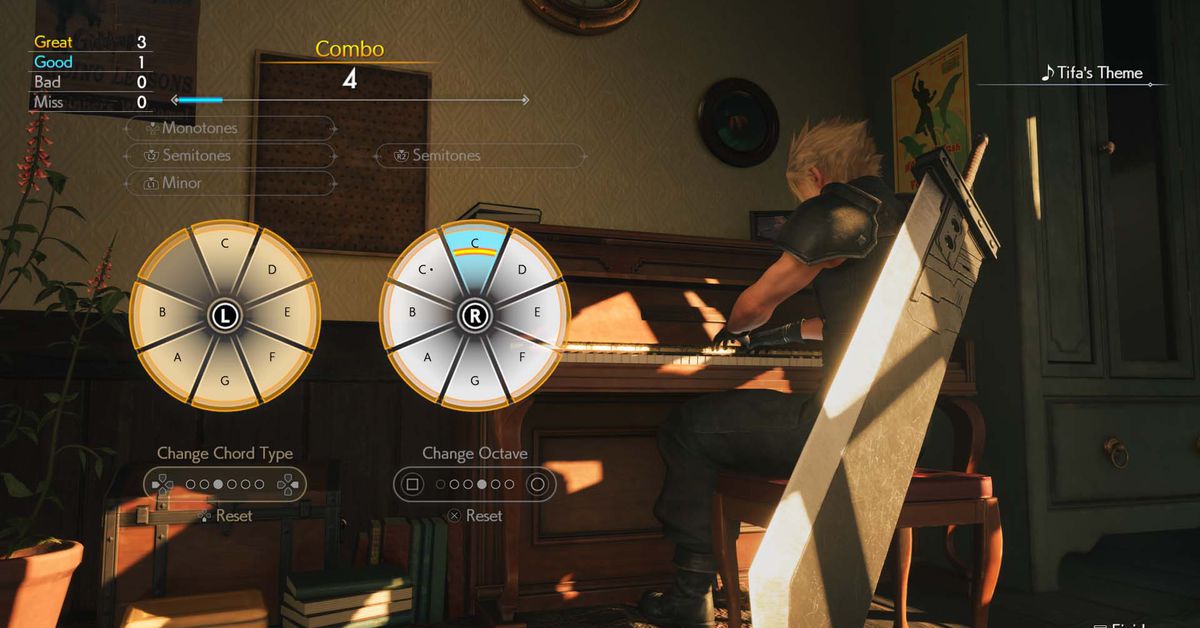Image resolution: width=1200 pixels, height=628 pixels.
Task: Click the Change Chord Type selector bar
Action: (x=225, y=484)
